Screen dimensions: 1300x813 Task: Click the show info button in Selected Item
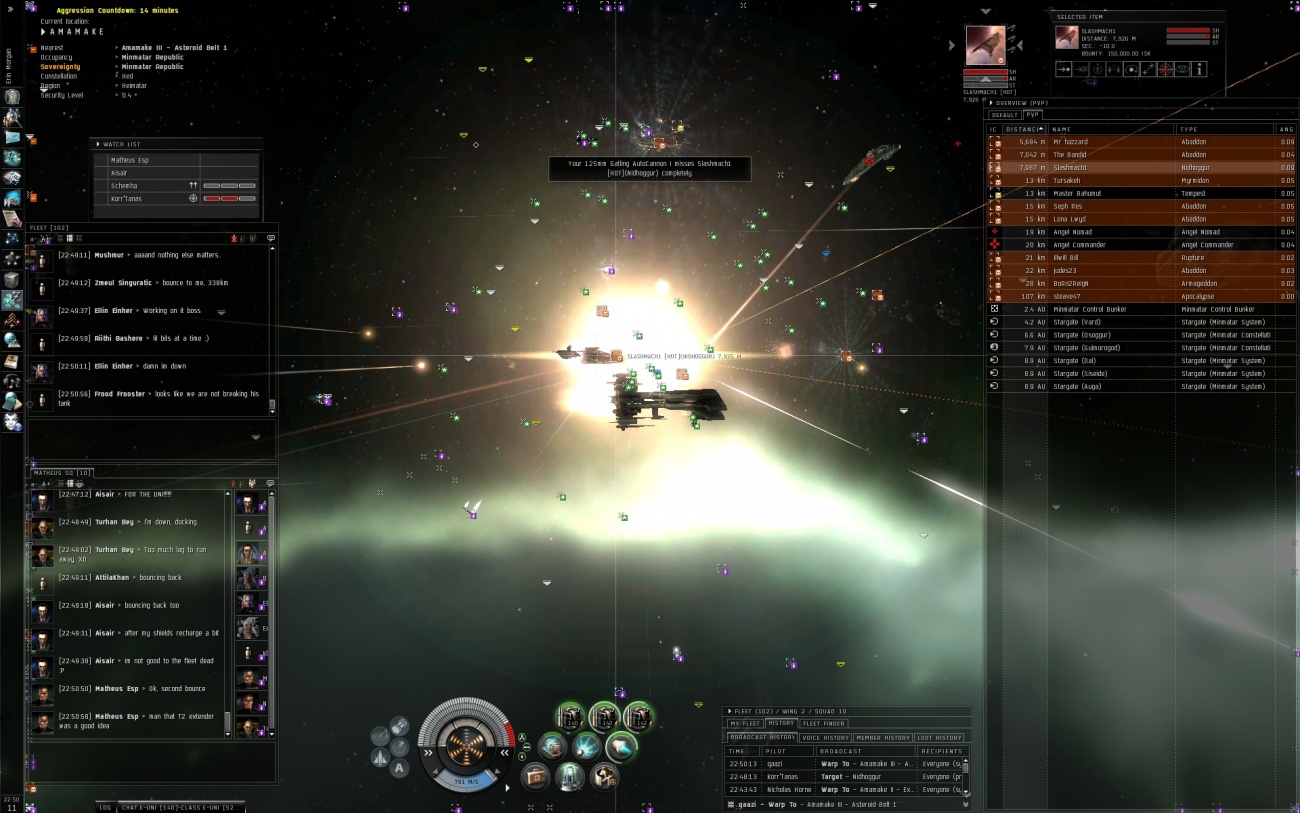coord(1198,69)
